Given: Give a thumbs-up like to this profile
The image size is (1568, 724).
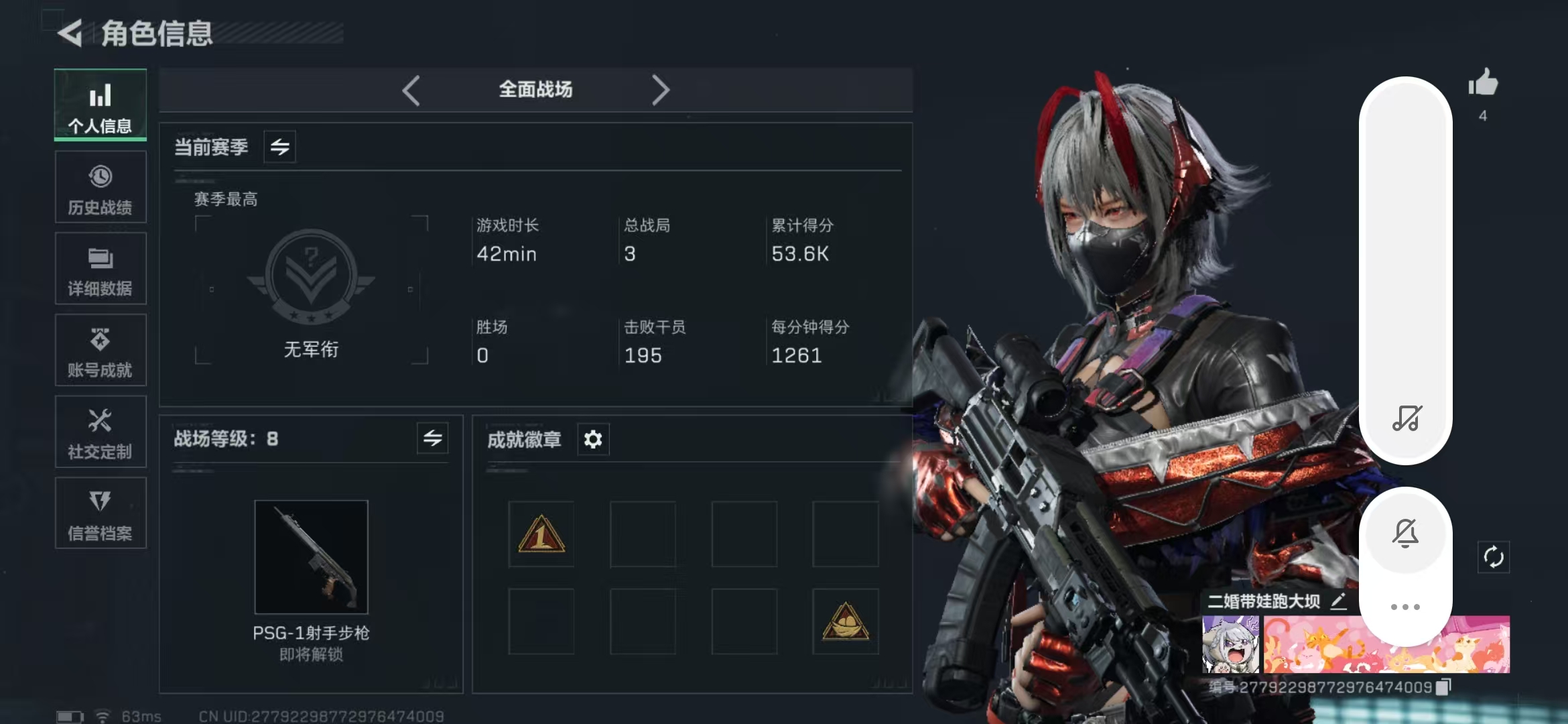Looking at the screenshot, I should pos(1483,84).
